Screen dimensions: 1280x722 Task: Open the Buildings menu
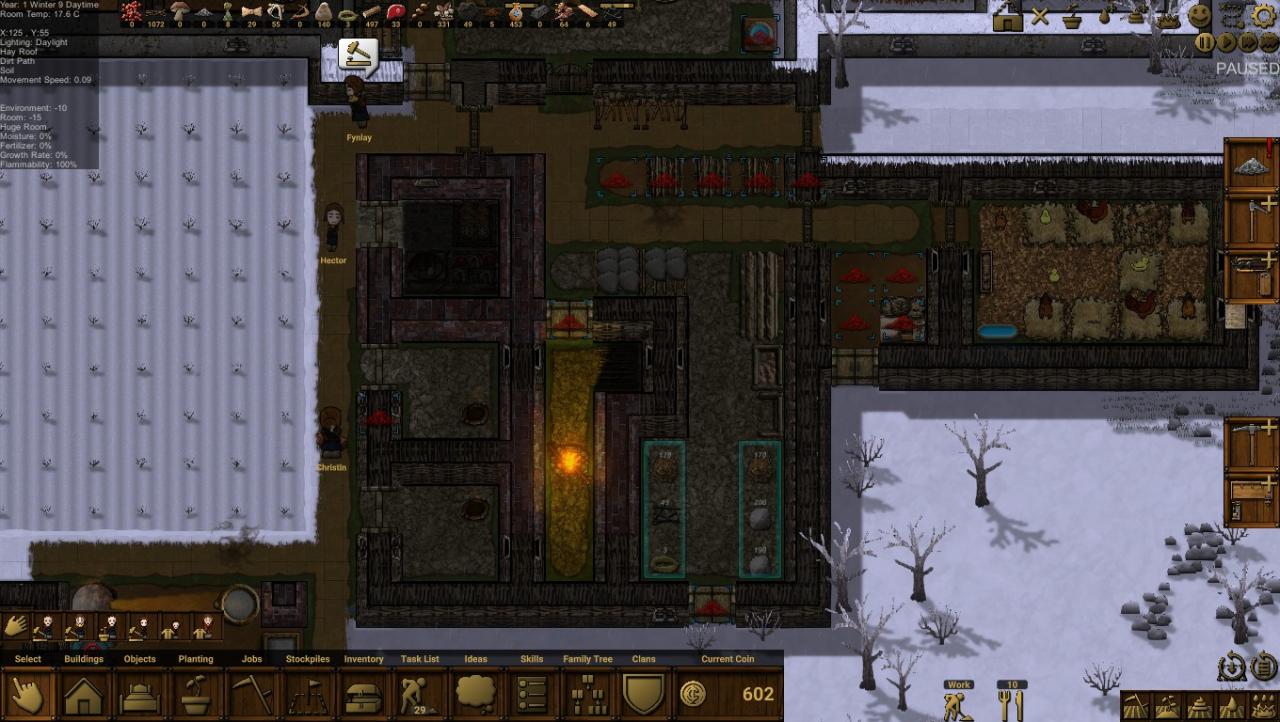(x=84, y=694)
